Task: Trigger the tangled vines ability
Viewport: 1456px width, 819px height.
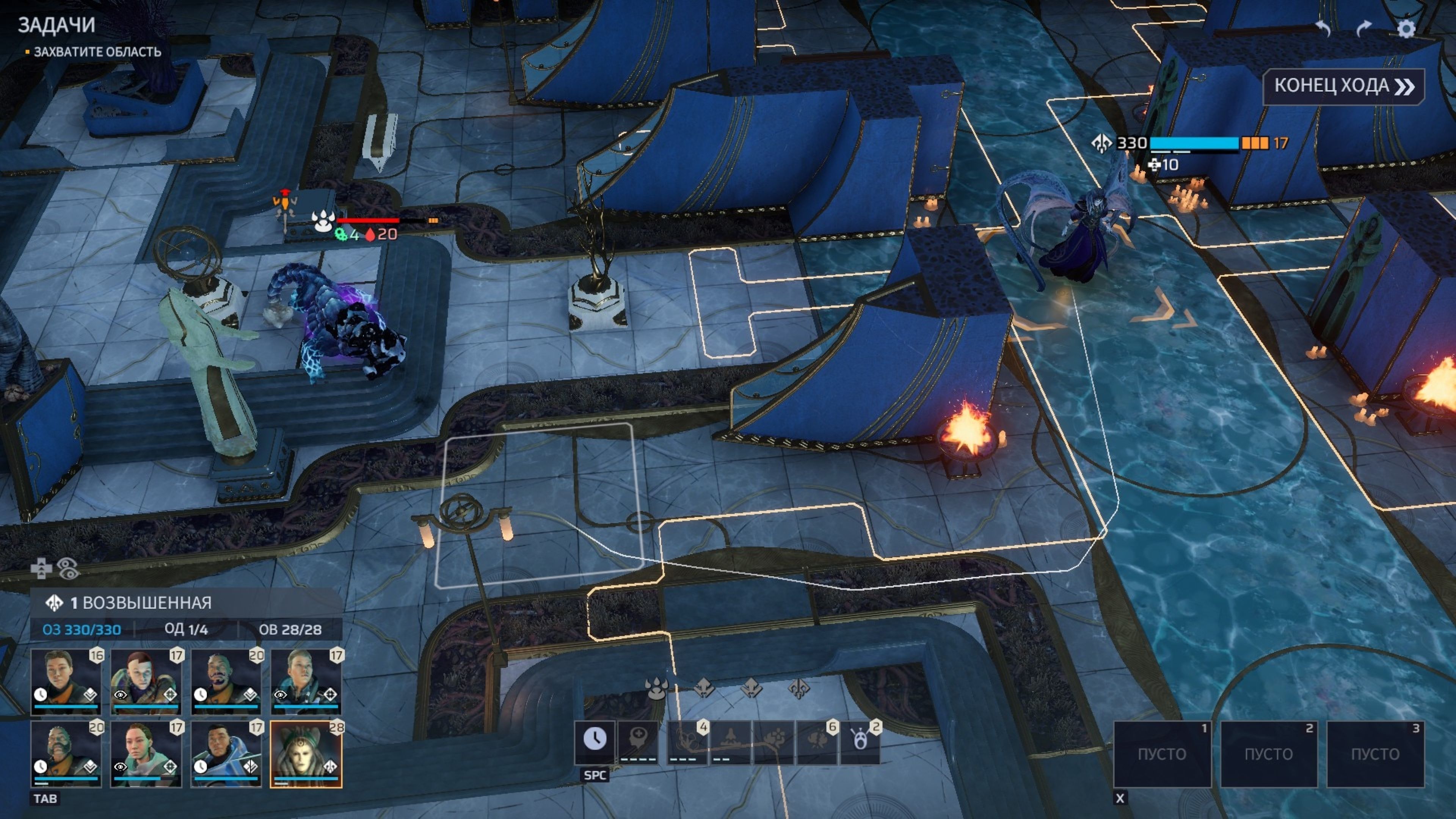Action: [x=687, y=741]
